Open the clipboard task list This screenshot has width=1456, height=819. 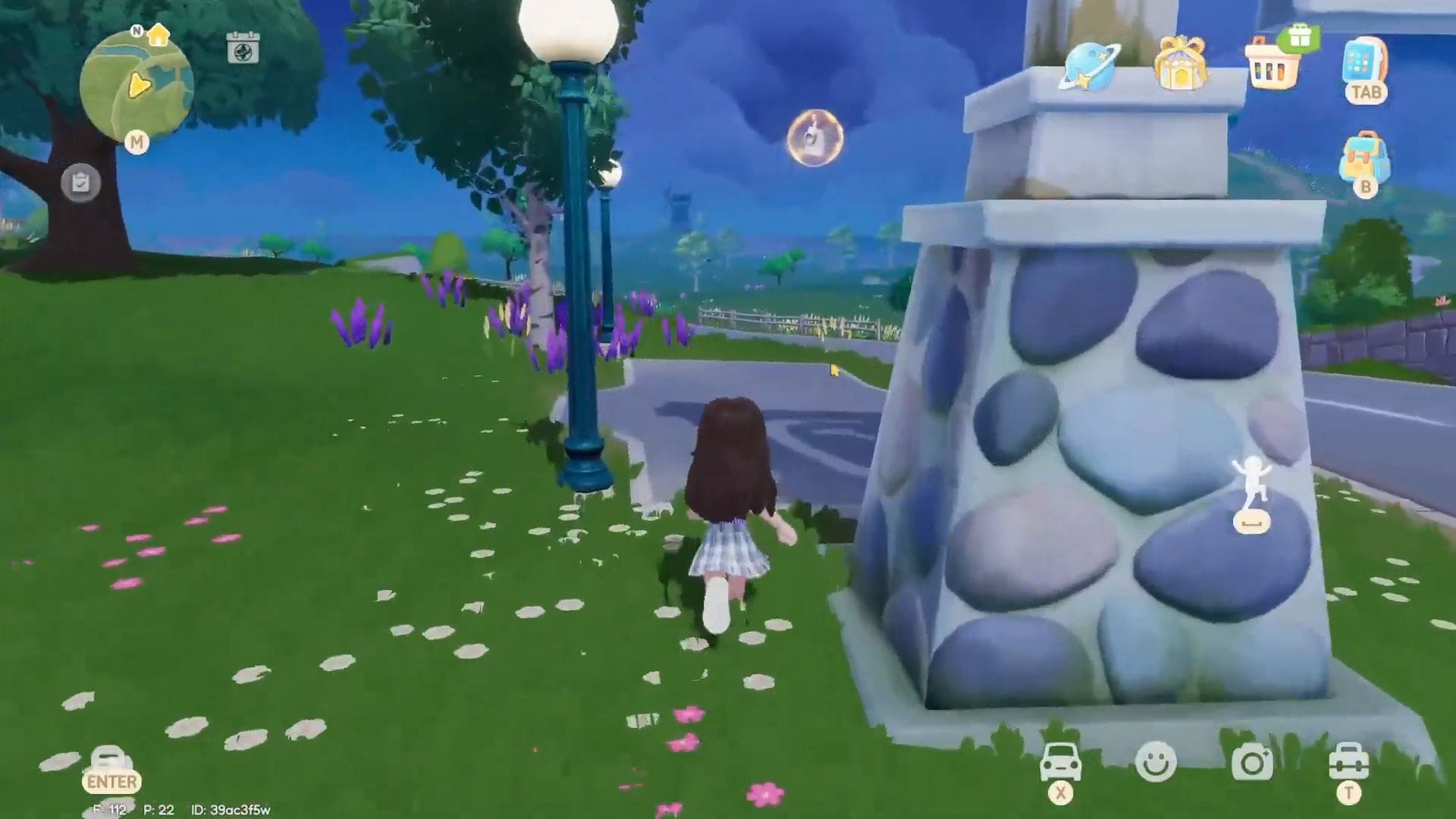80,183
